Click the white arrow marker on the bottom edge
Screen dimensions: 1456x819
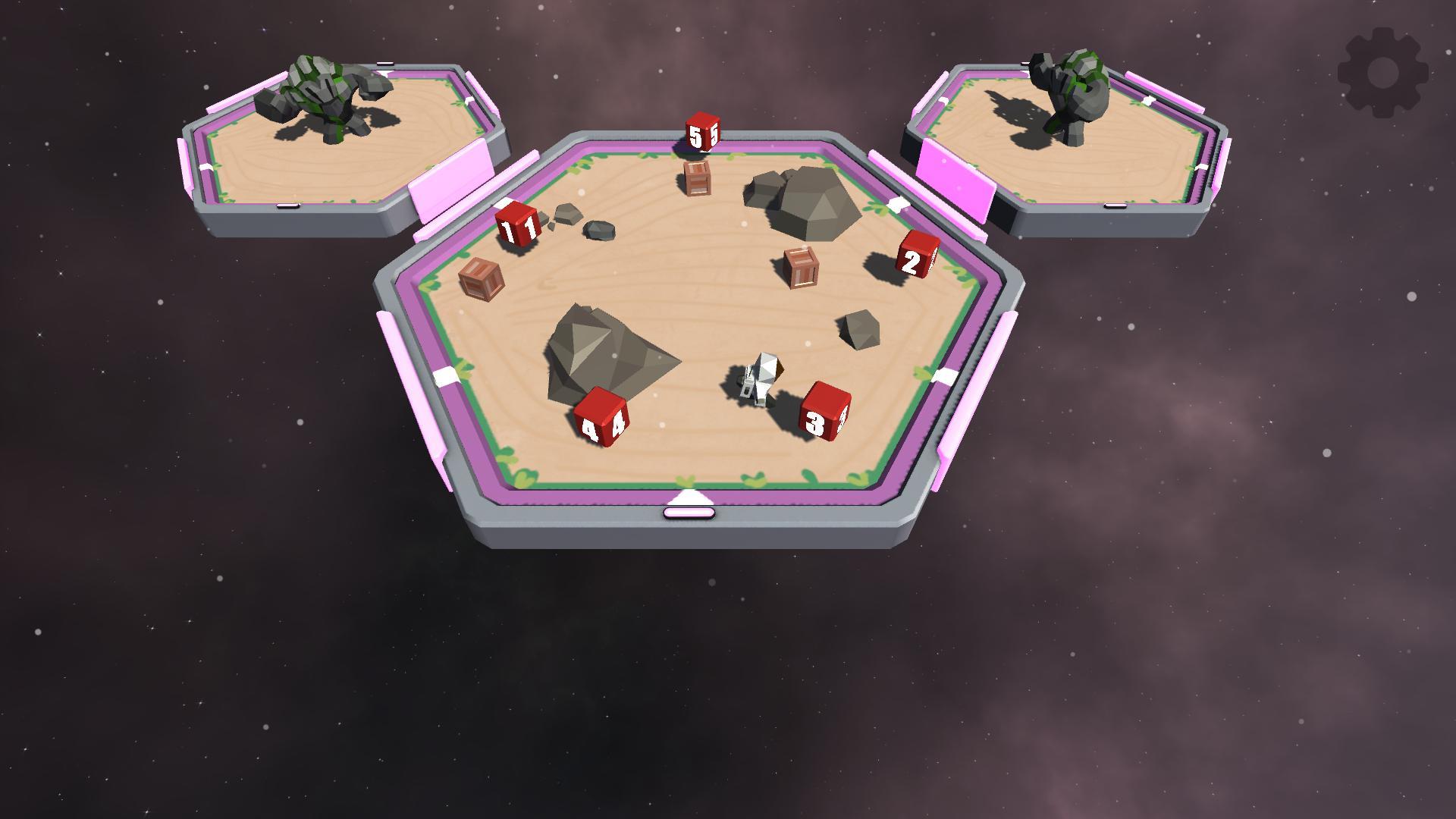tap(689, 494)
